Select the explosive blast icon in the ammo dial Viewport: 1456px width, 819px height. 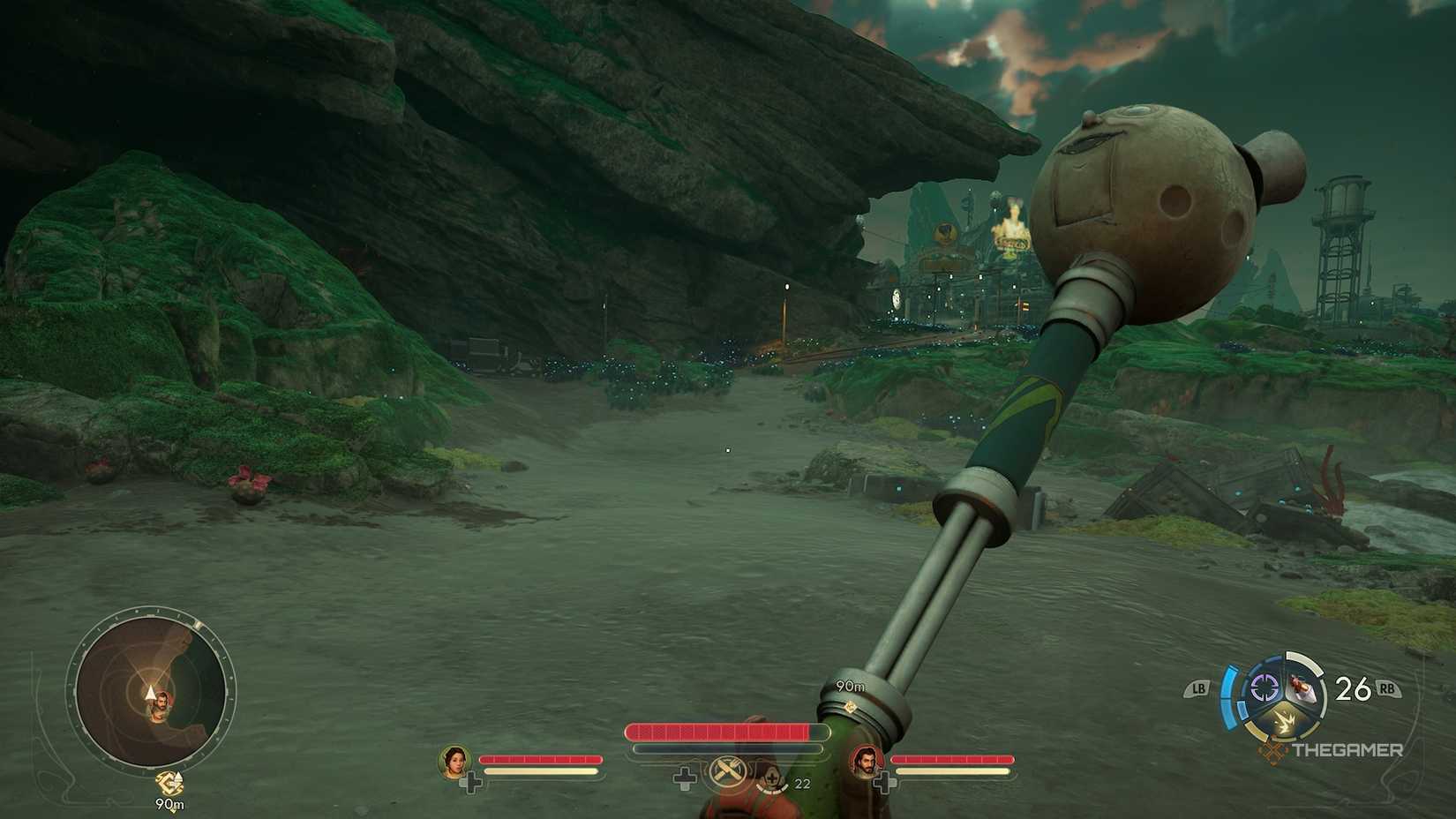(1285, 719)
